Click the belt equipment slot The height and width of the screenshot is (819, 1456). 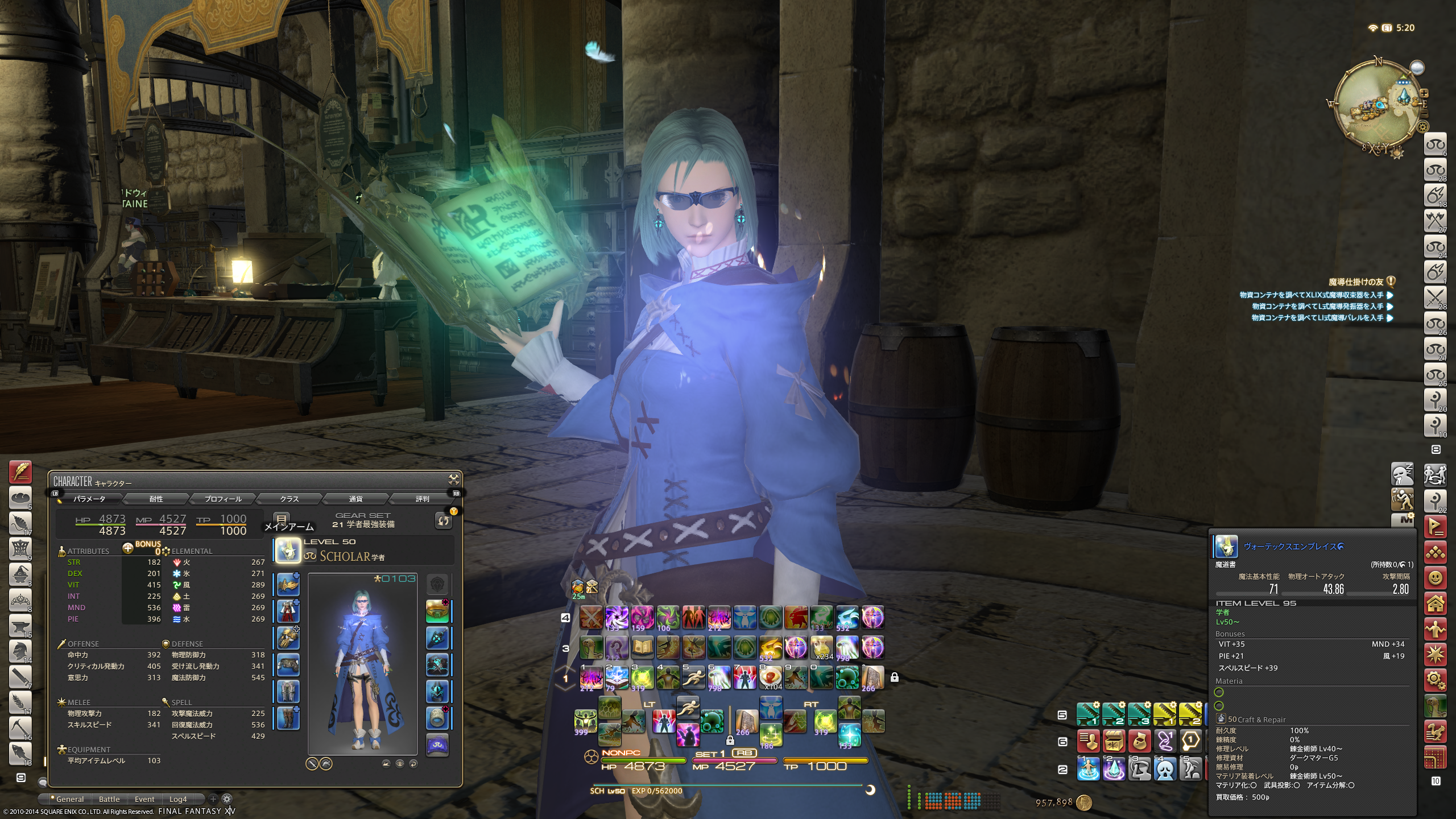(x=288, y=664)
